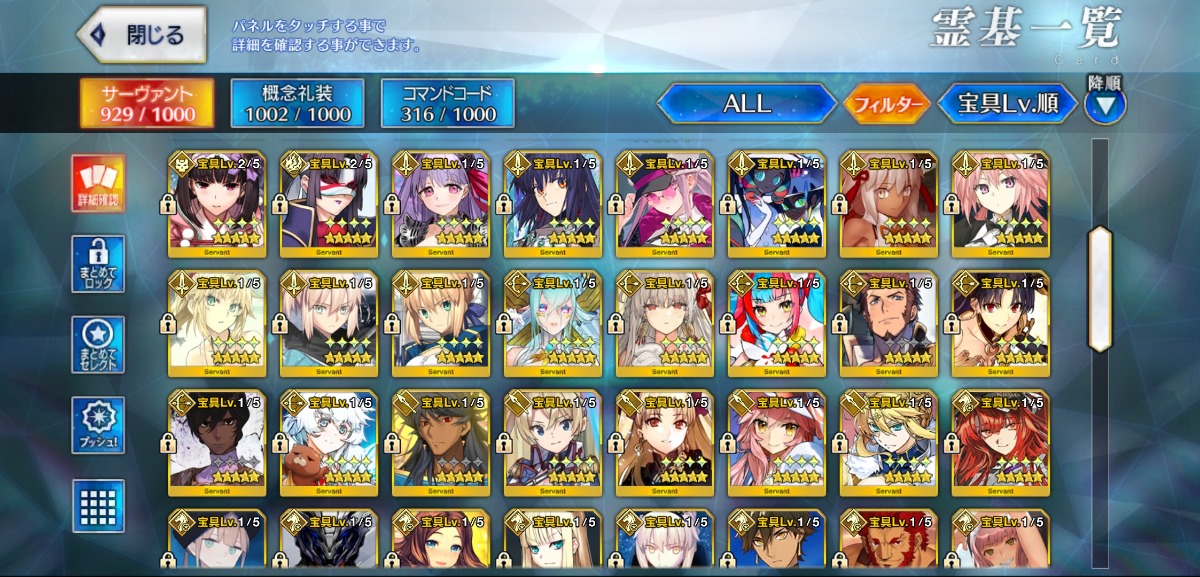
Task: Change sort via 宝具Lv.順 button
Action: [x=1006, y=104]
